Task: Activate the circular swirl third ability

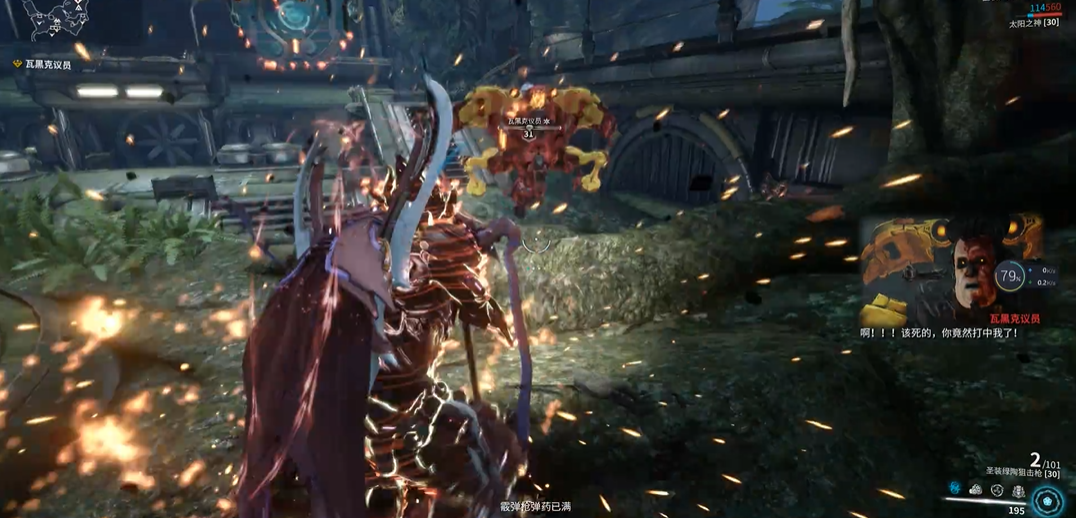Action: pyautogui.click(x=997, y=490)
